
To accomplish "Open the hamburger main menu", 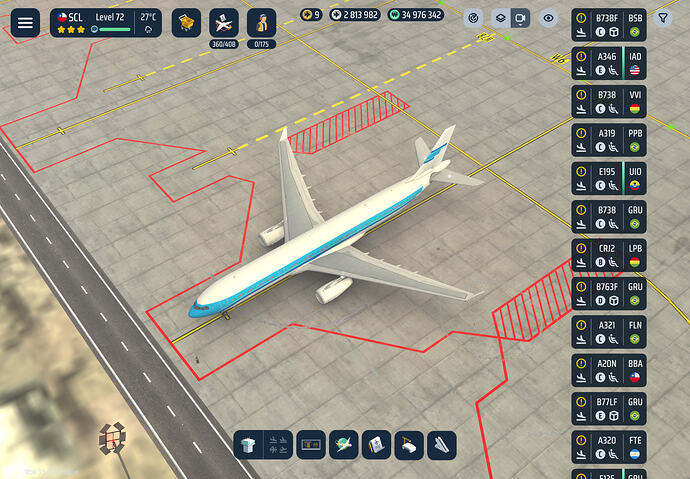I will coord(24,24).
